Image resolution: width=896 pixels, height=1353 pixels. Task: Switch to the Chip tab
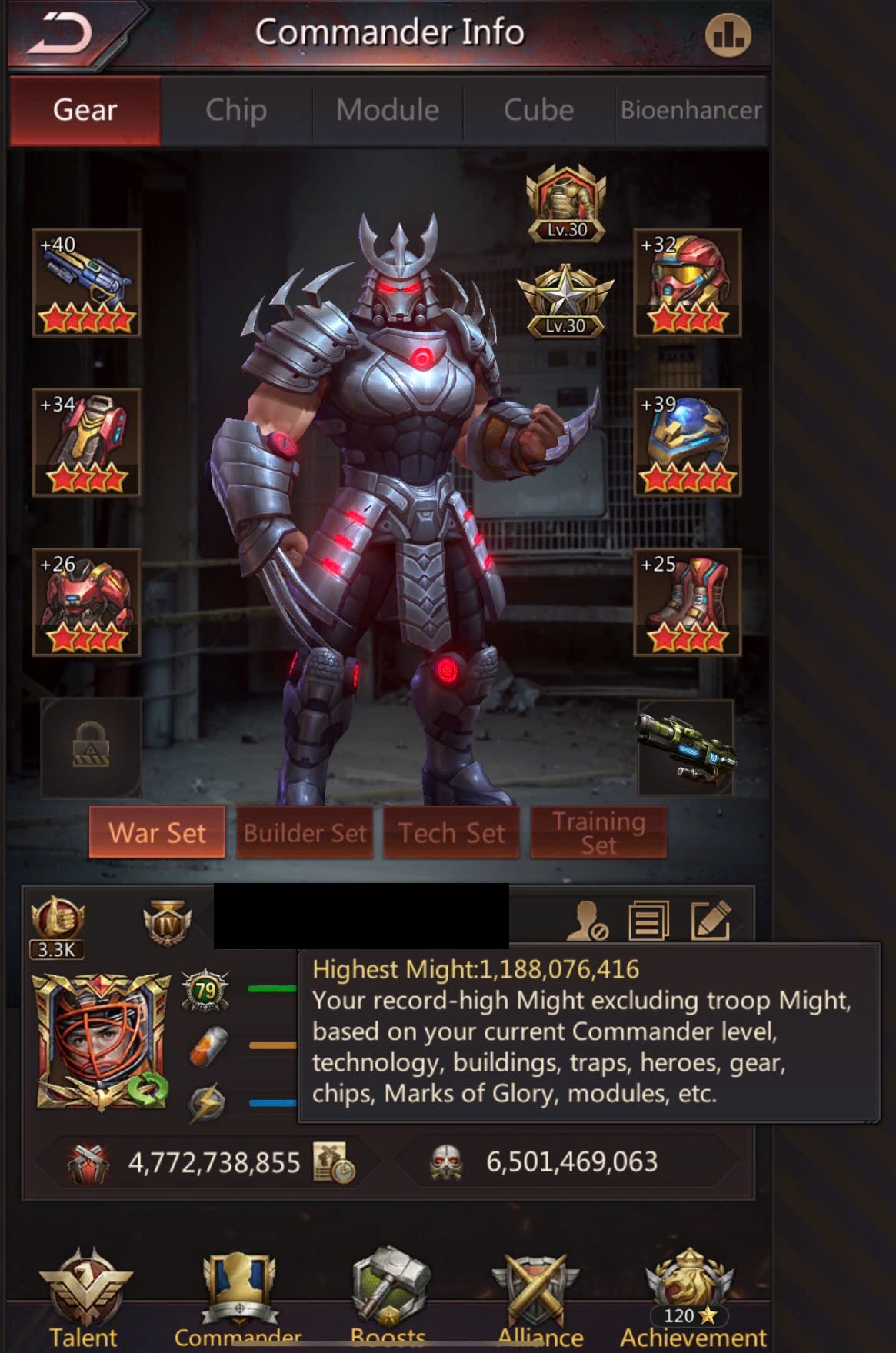pyautogui.click(x=236, y=110)
